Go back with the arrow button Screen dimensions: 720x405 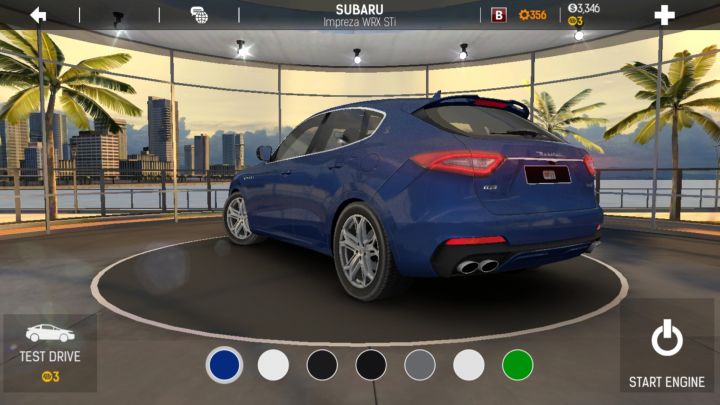point(38,15)
